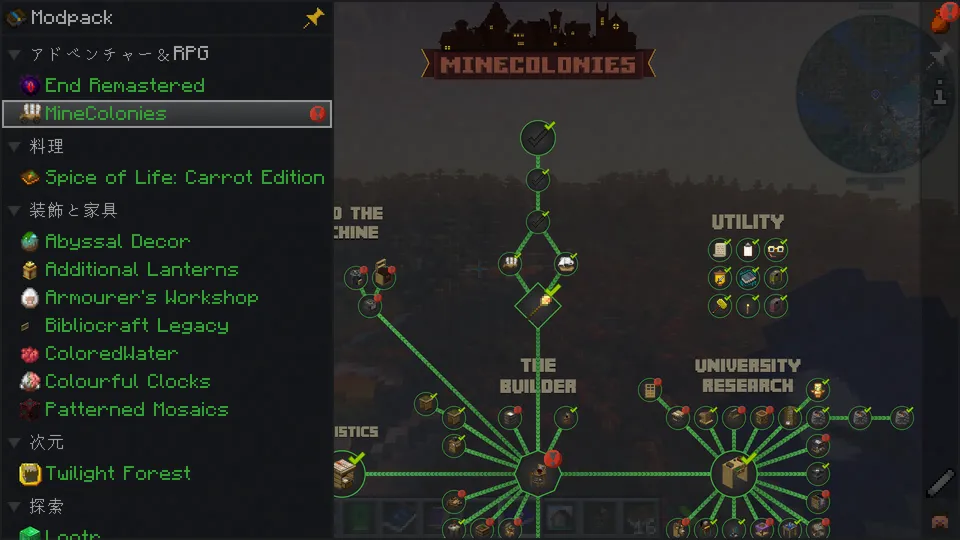
Task: Open the Abyssal Decor chapter
Action: pyautogui.click(x=117, y=242)
